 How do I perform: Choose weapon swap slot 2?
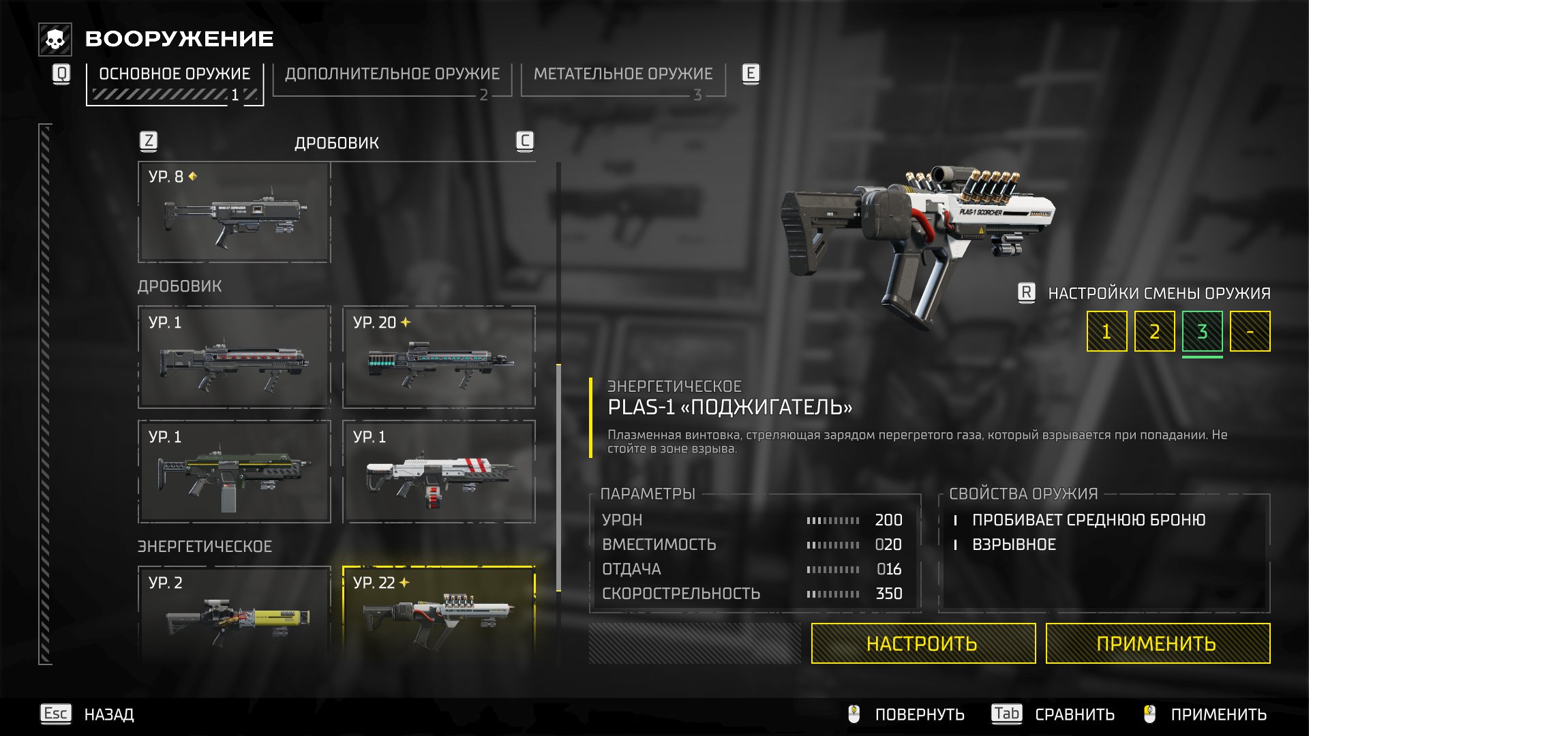[x=1154, y=332]
